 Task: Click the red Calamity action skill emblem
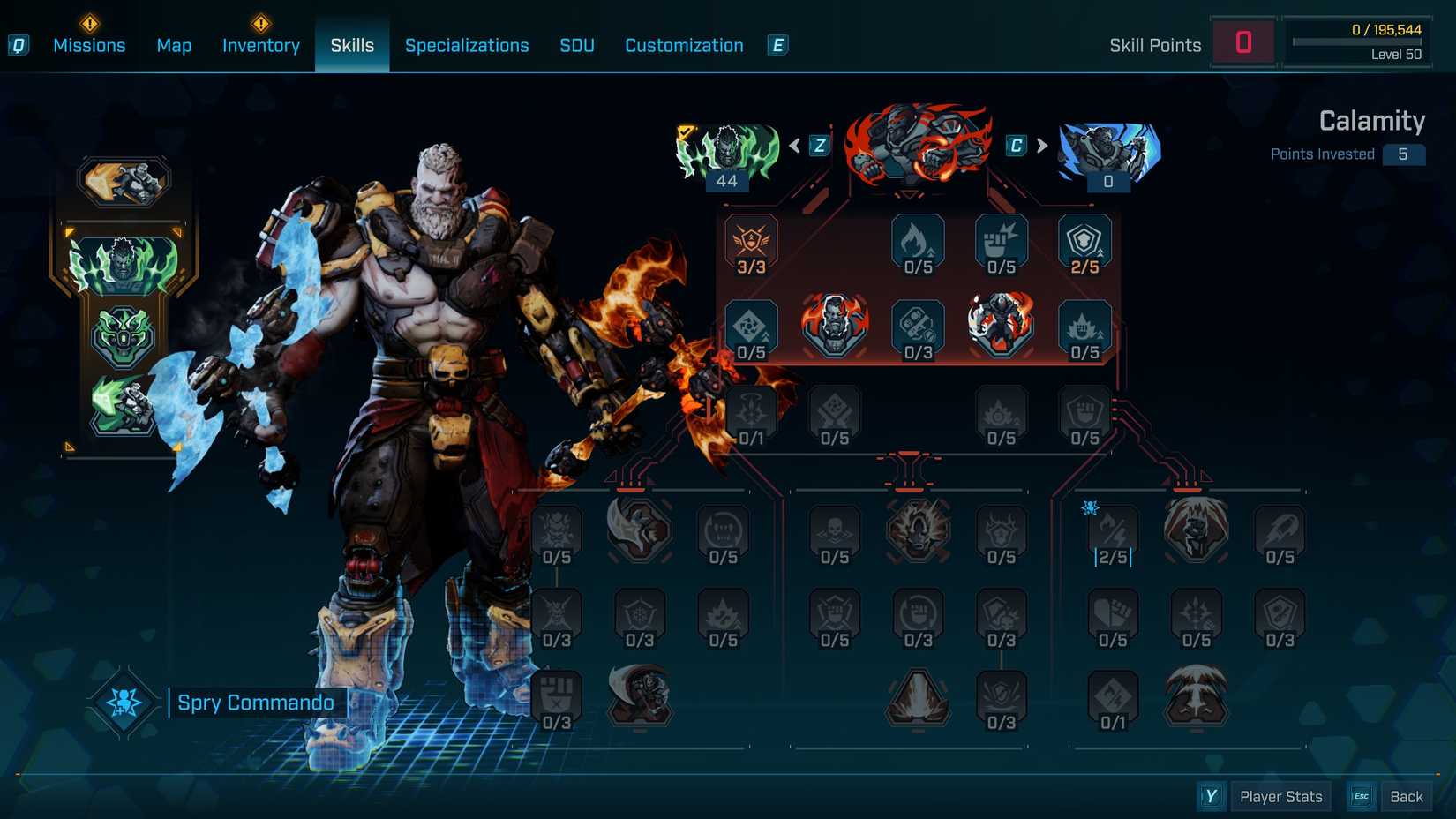click(913, 150)
